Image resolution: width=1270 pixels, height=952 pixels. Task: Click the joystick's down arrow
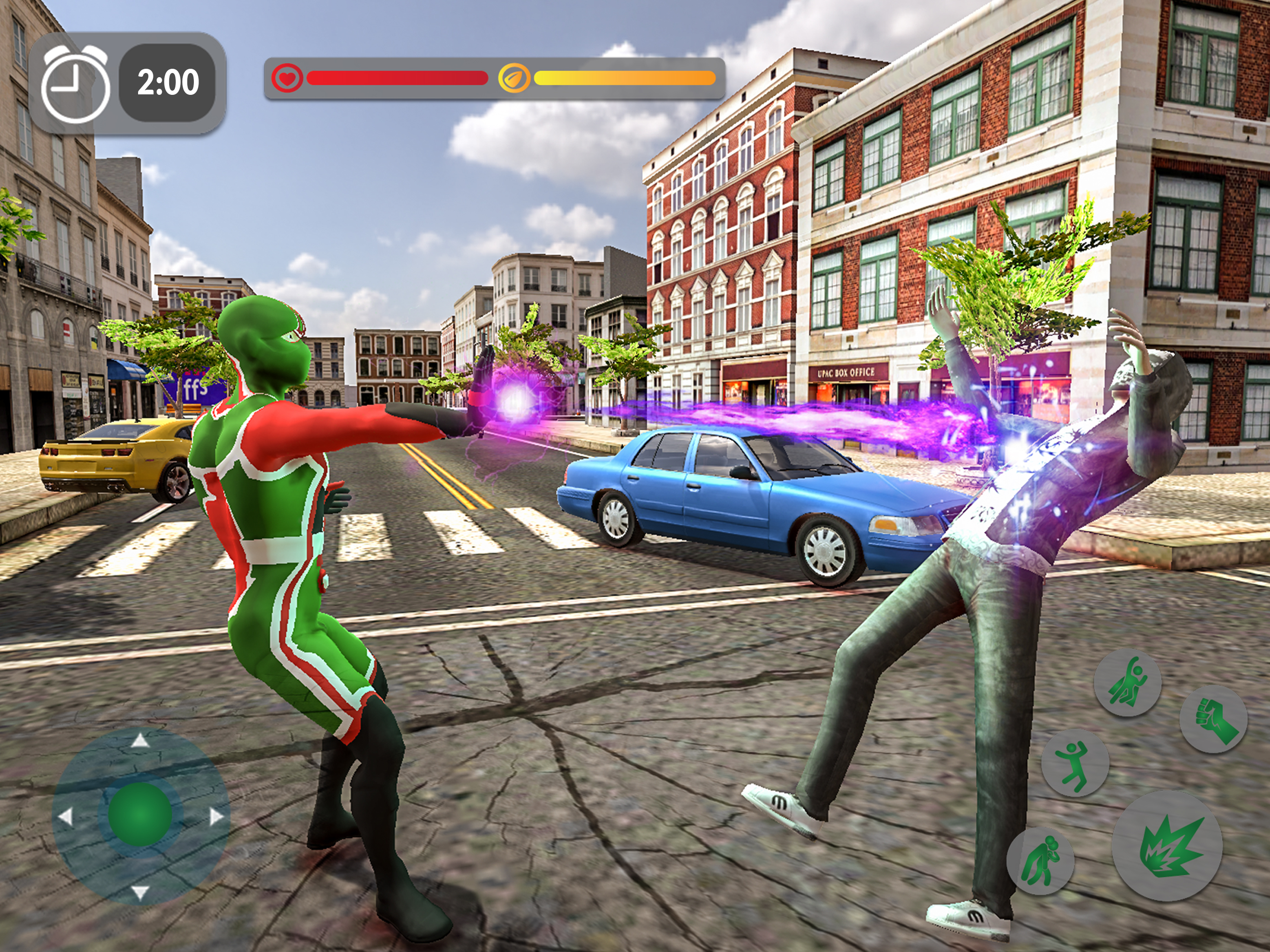pyautogui.click(x=141, y=892)
